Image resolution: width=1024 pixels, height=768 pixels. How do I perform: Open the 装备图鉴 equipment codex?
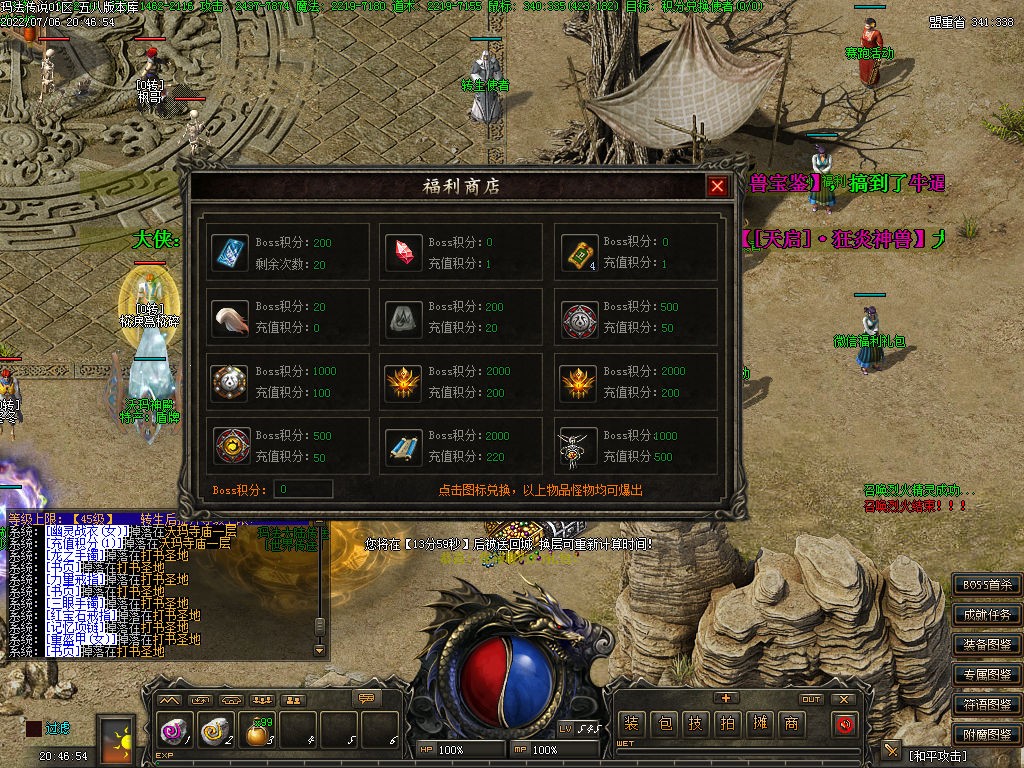[986, 645]
